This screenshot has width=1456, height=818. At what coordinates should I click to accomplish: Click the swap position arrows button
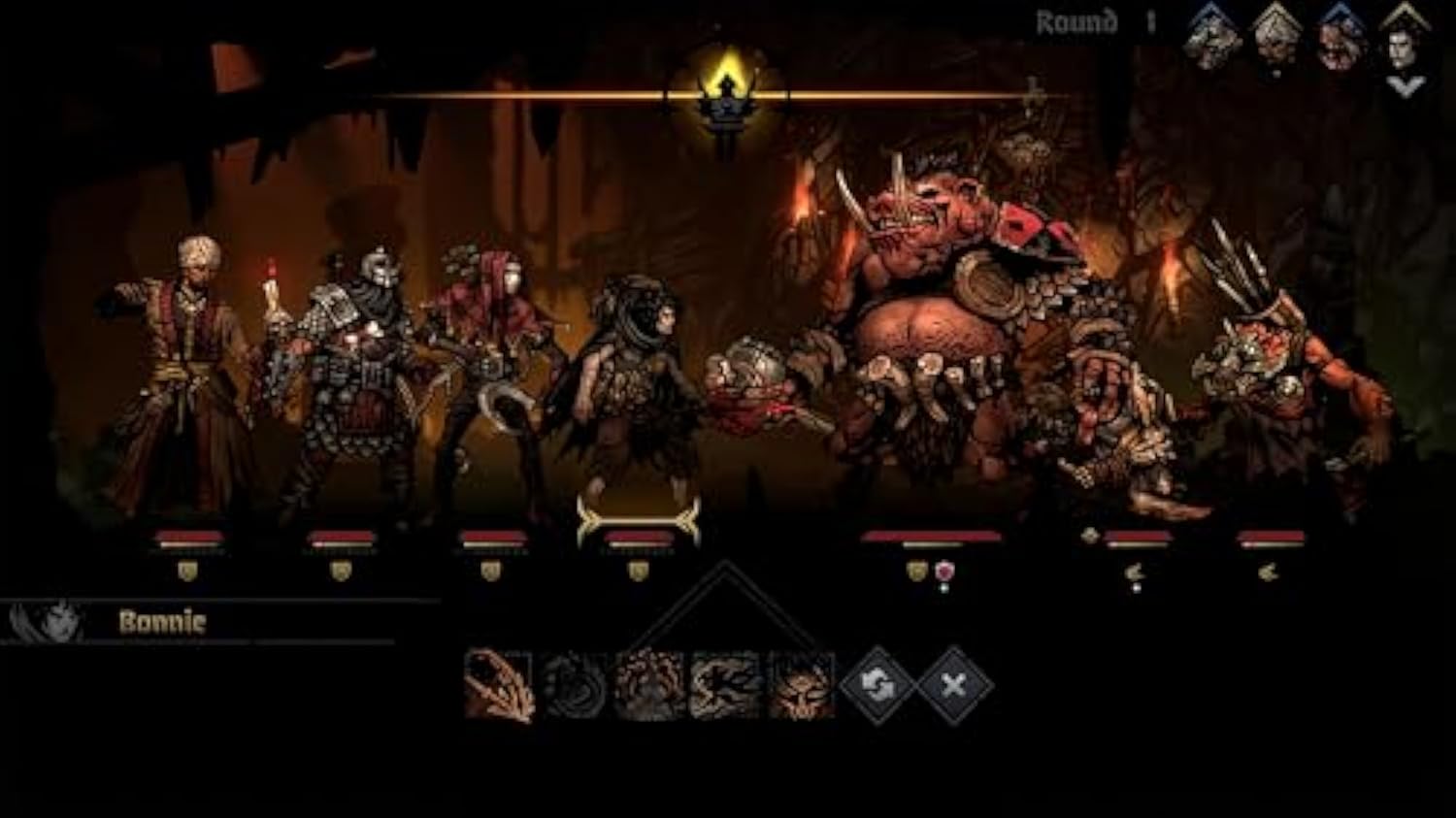point(877,685)
